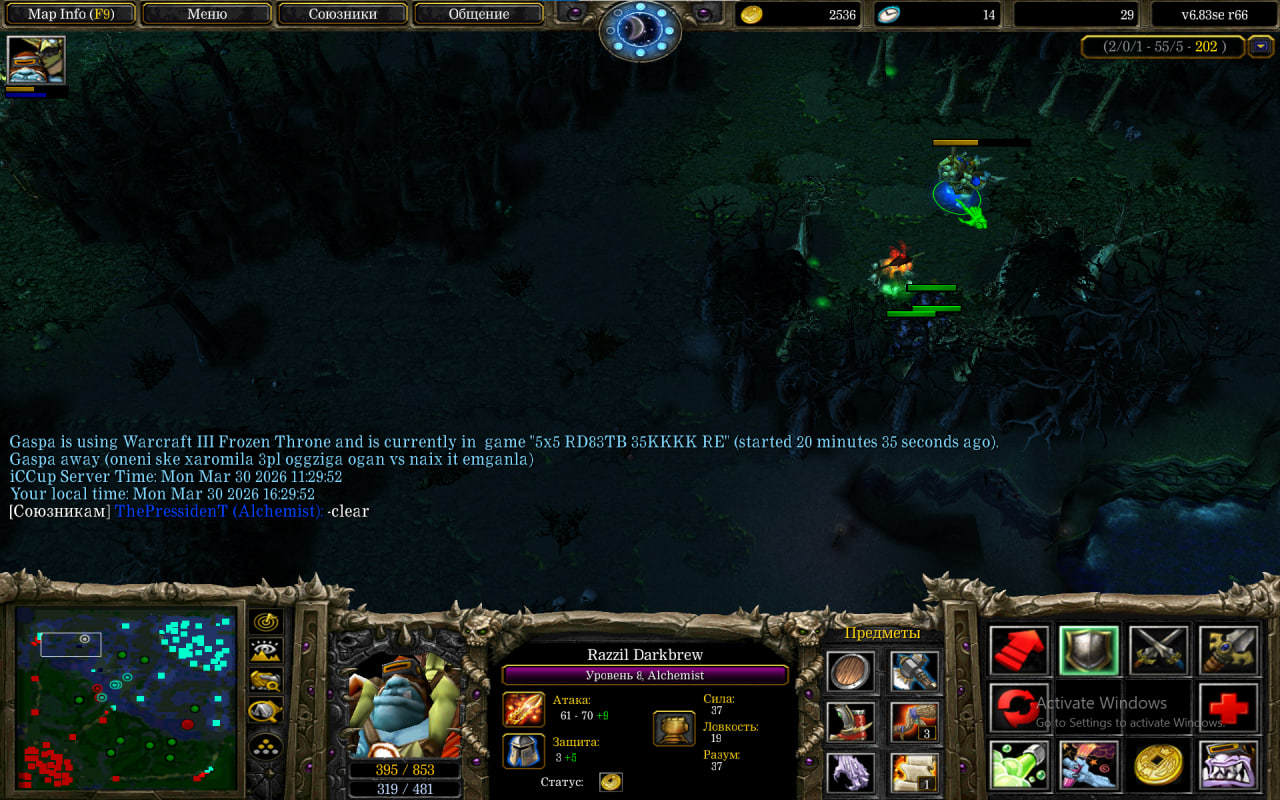Use the scroll item with 1 charge

coord(914,772)
